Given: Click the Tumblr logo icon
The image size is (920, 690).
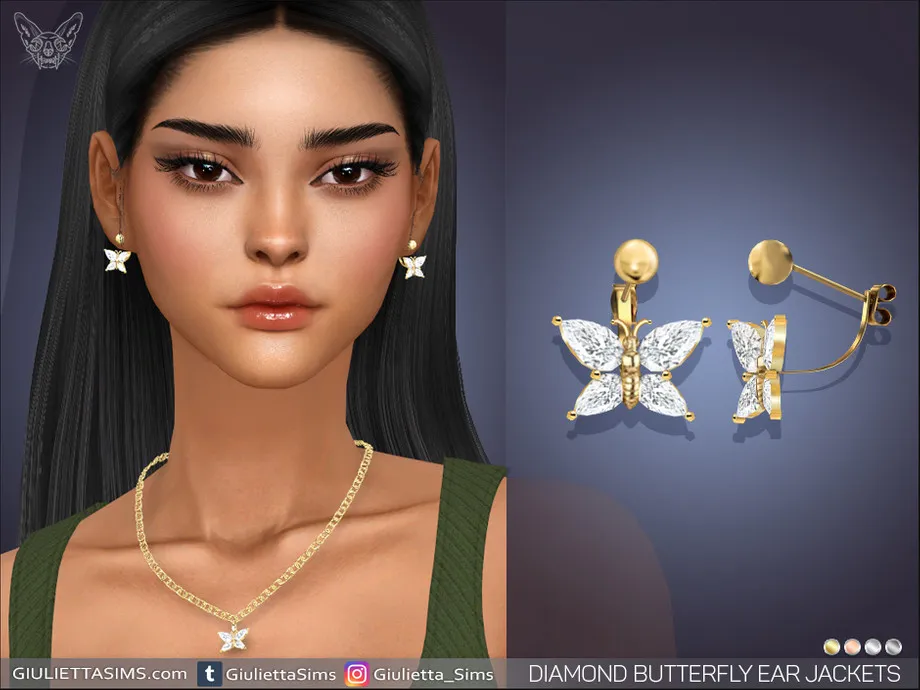Looking at the screenshot, I should click(211, 674).
